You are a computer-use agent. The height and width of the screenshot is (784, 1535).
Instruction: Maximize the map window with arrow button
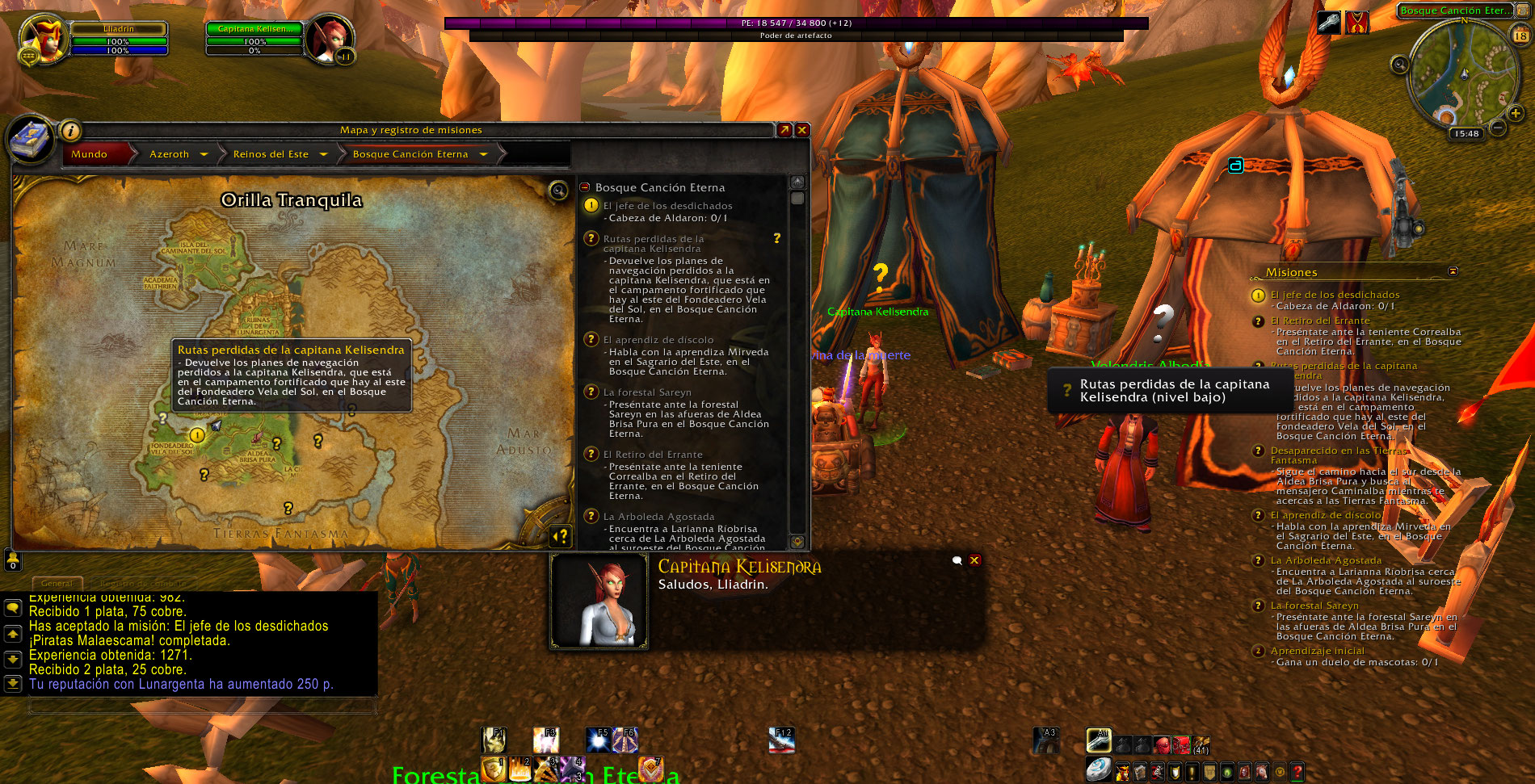tap(784, 130)
